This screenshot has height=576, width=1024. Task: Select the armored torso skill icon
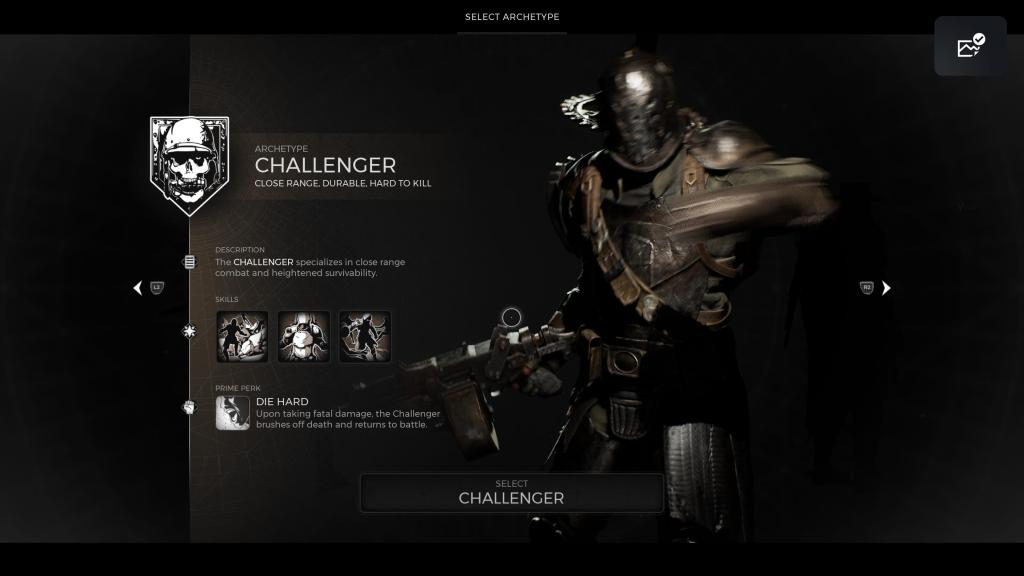pyautogui.click(x=304, y=336)
